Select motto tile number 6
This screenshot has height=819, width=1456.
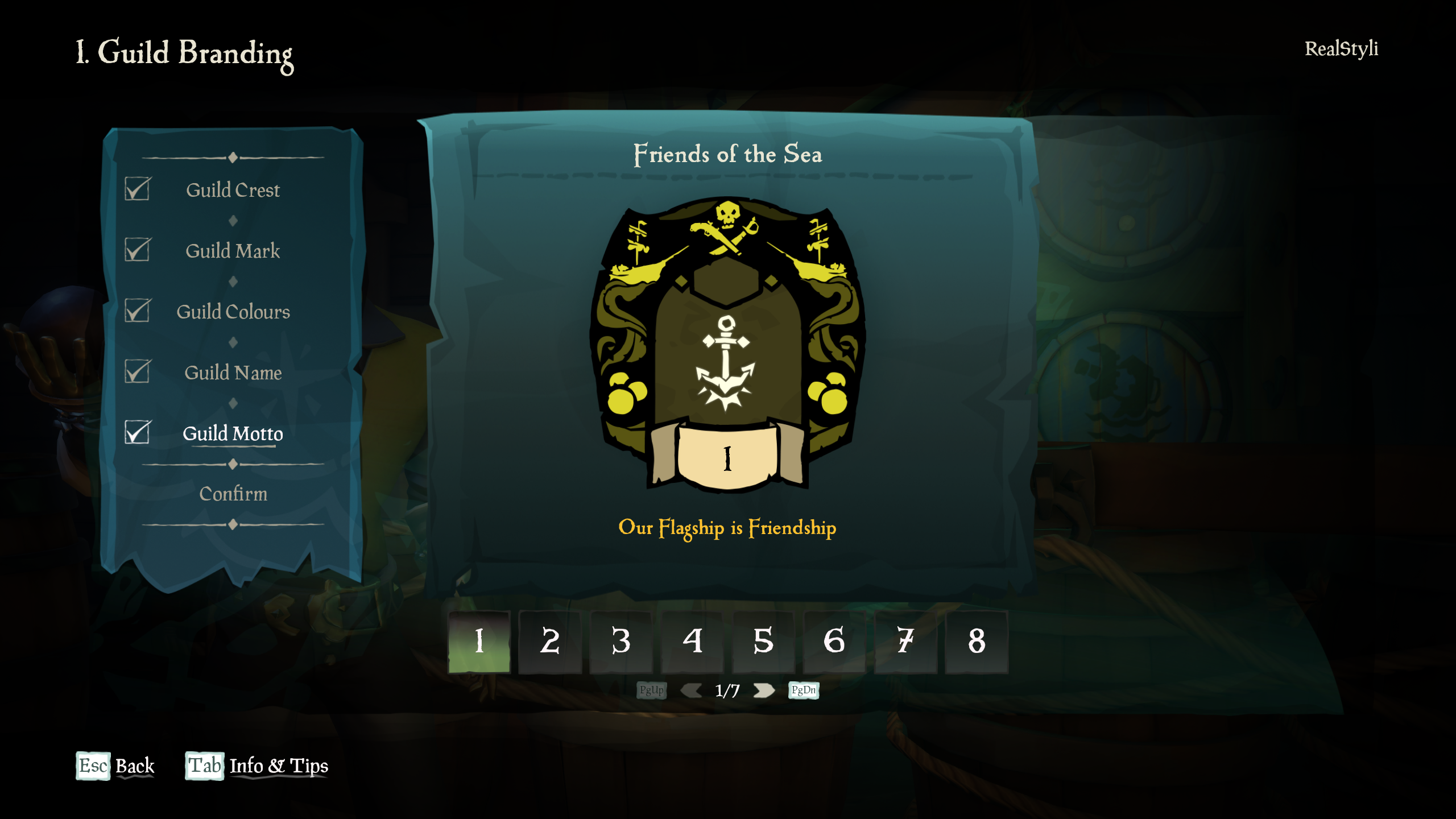[834, 642]
